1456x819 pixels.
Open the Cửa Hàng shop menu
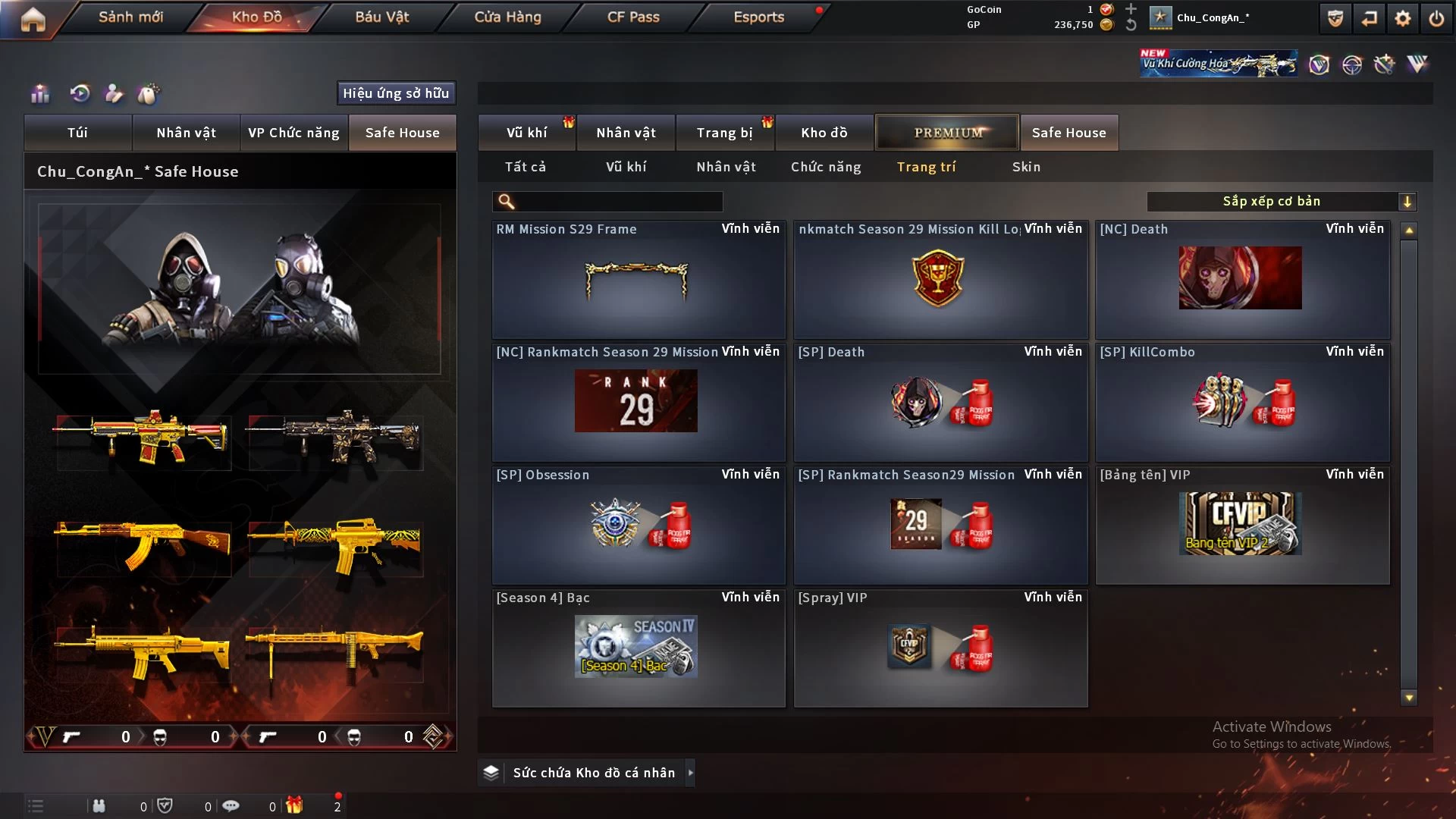point(507,17)
